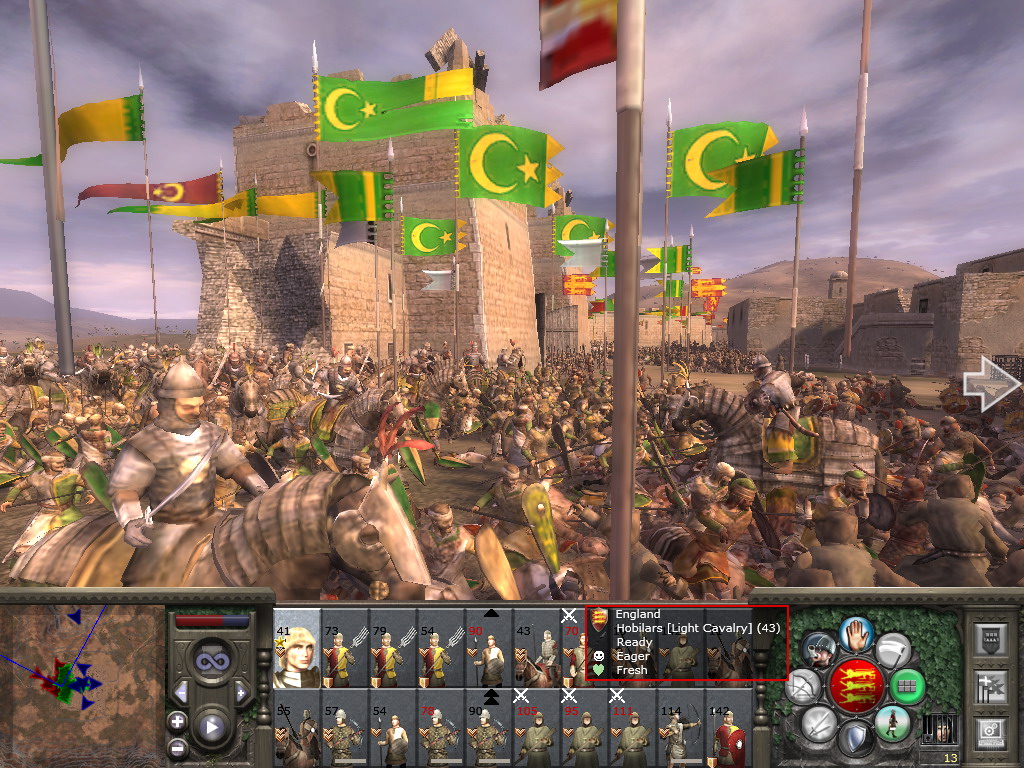Toggle guard mode with the shield icon
The height and width of the screenshot is (768, 1024).
point(855,739)
